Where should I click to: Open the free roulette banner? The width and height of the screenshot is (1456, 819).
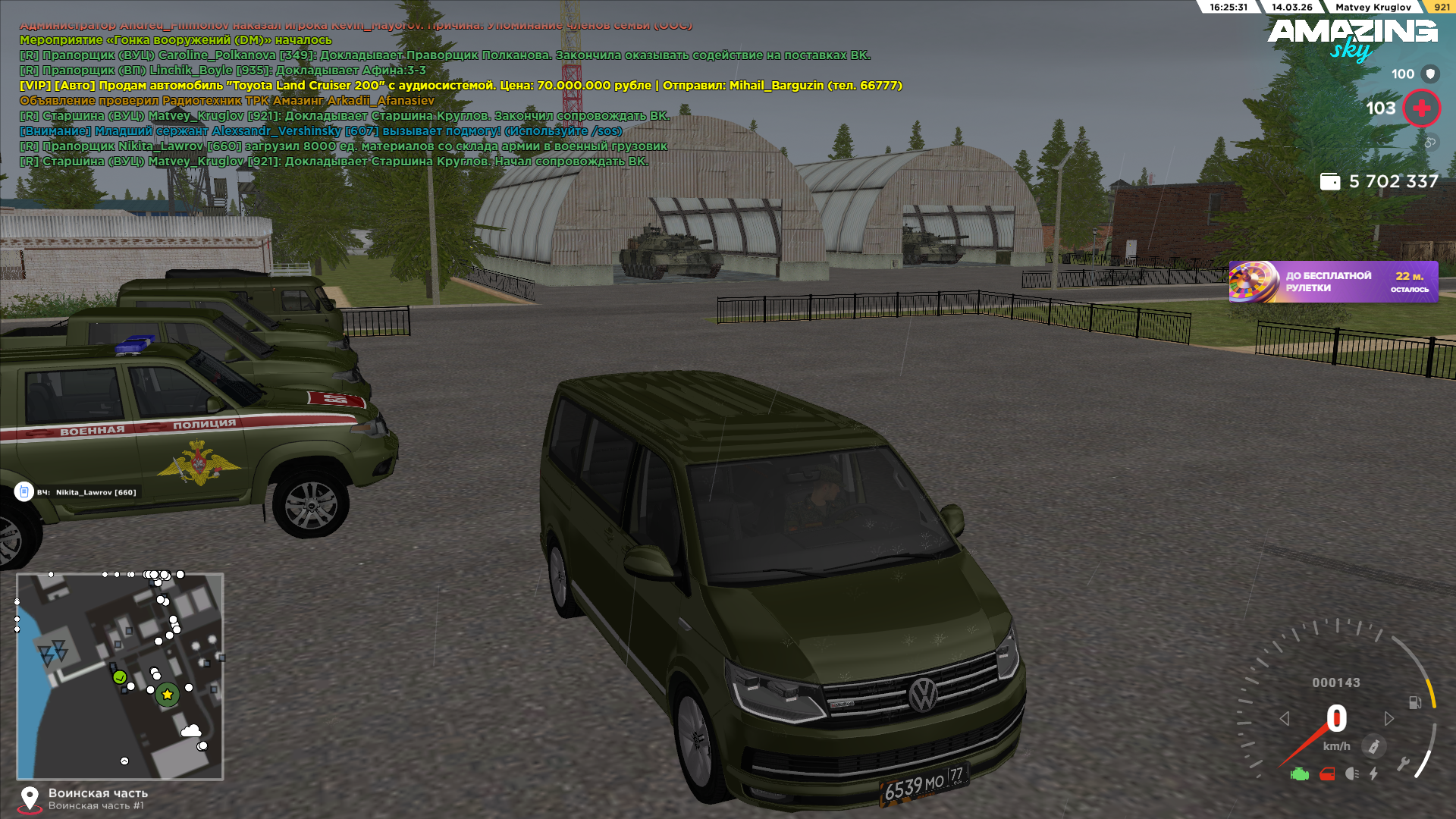[x=1333, y=282]
